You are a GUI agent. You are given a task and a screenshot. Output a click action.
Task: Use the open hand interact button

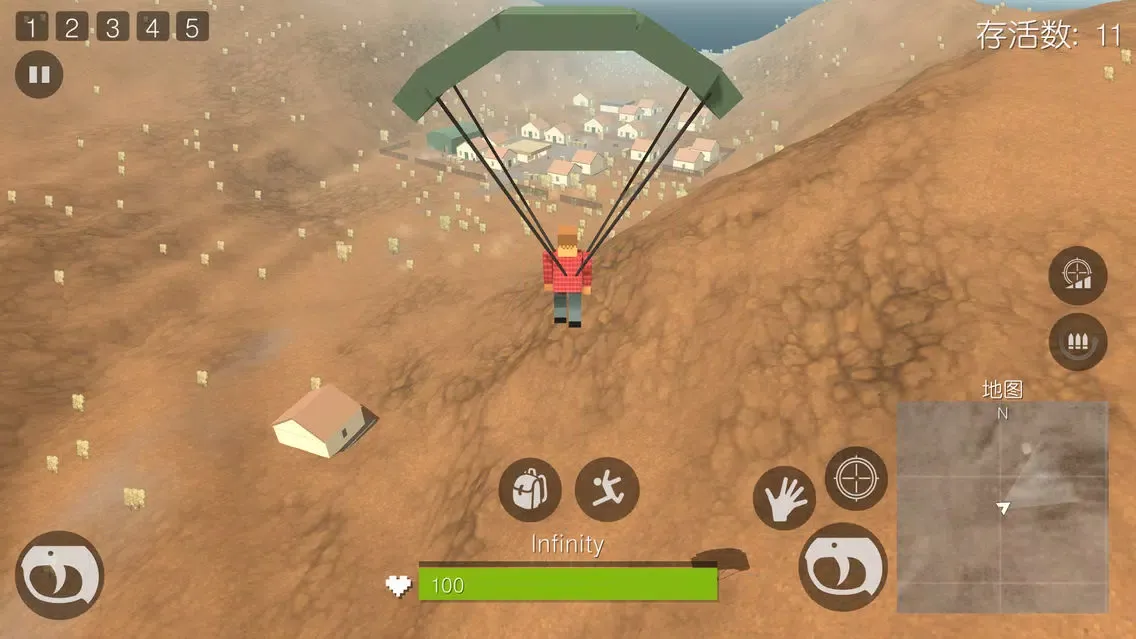(784, 497)
